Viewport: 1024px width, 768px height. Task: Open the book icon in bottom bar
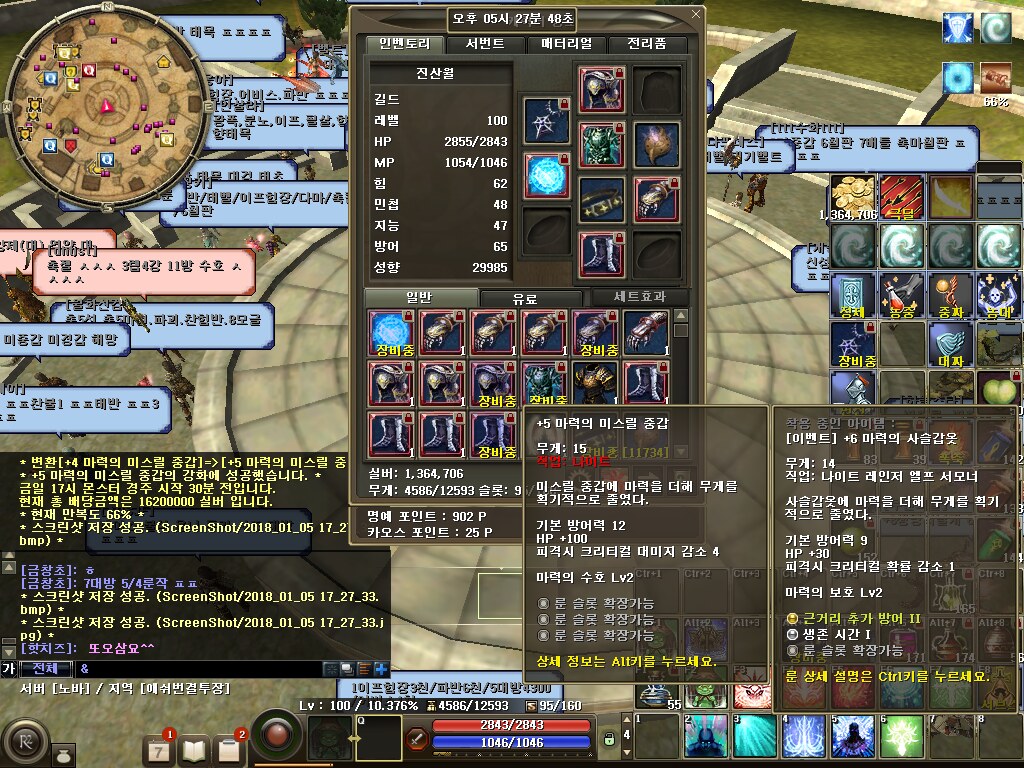coord(194,748)
